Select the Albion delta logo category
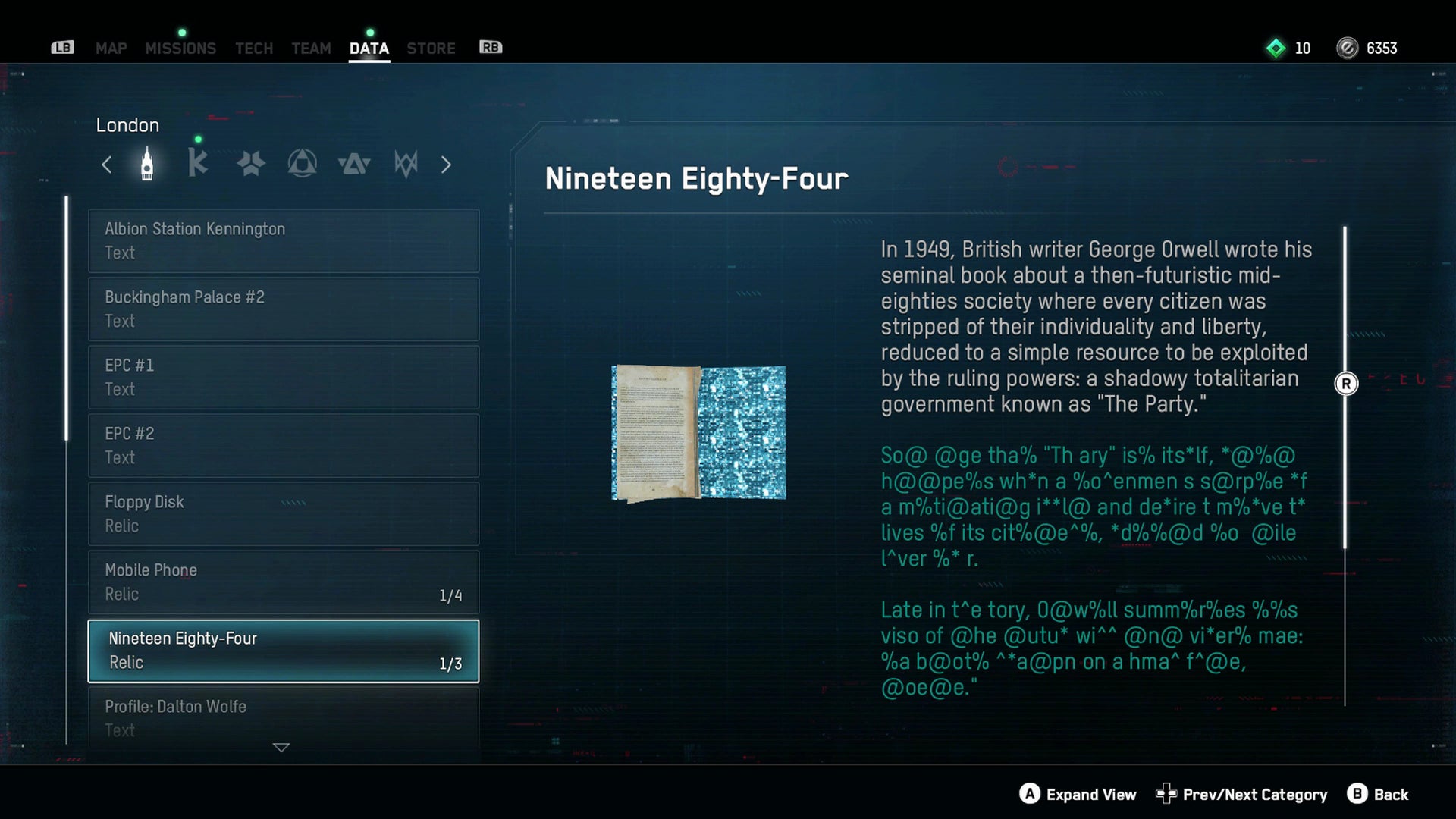 pyautogui.click(x=355, y=164)
